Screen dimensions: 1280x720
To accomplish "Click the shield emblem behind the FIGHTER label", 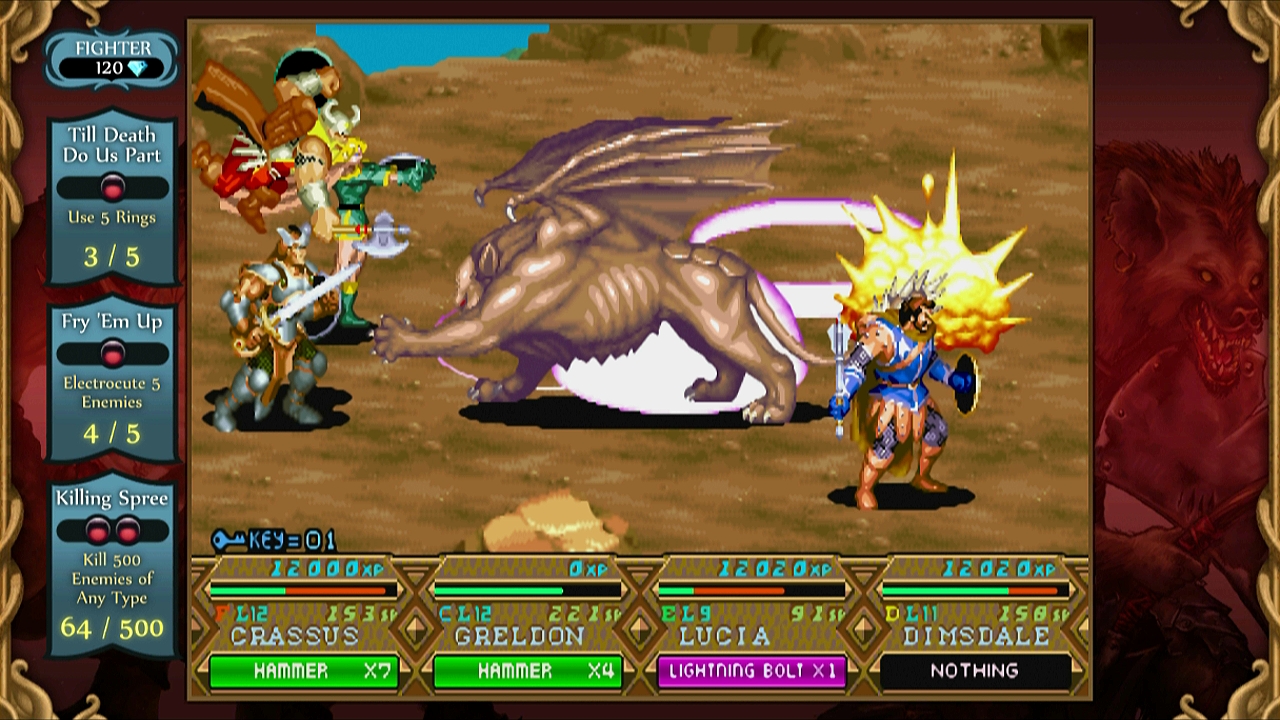I will click(x=110, y=46).
